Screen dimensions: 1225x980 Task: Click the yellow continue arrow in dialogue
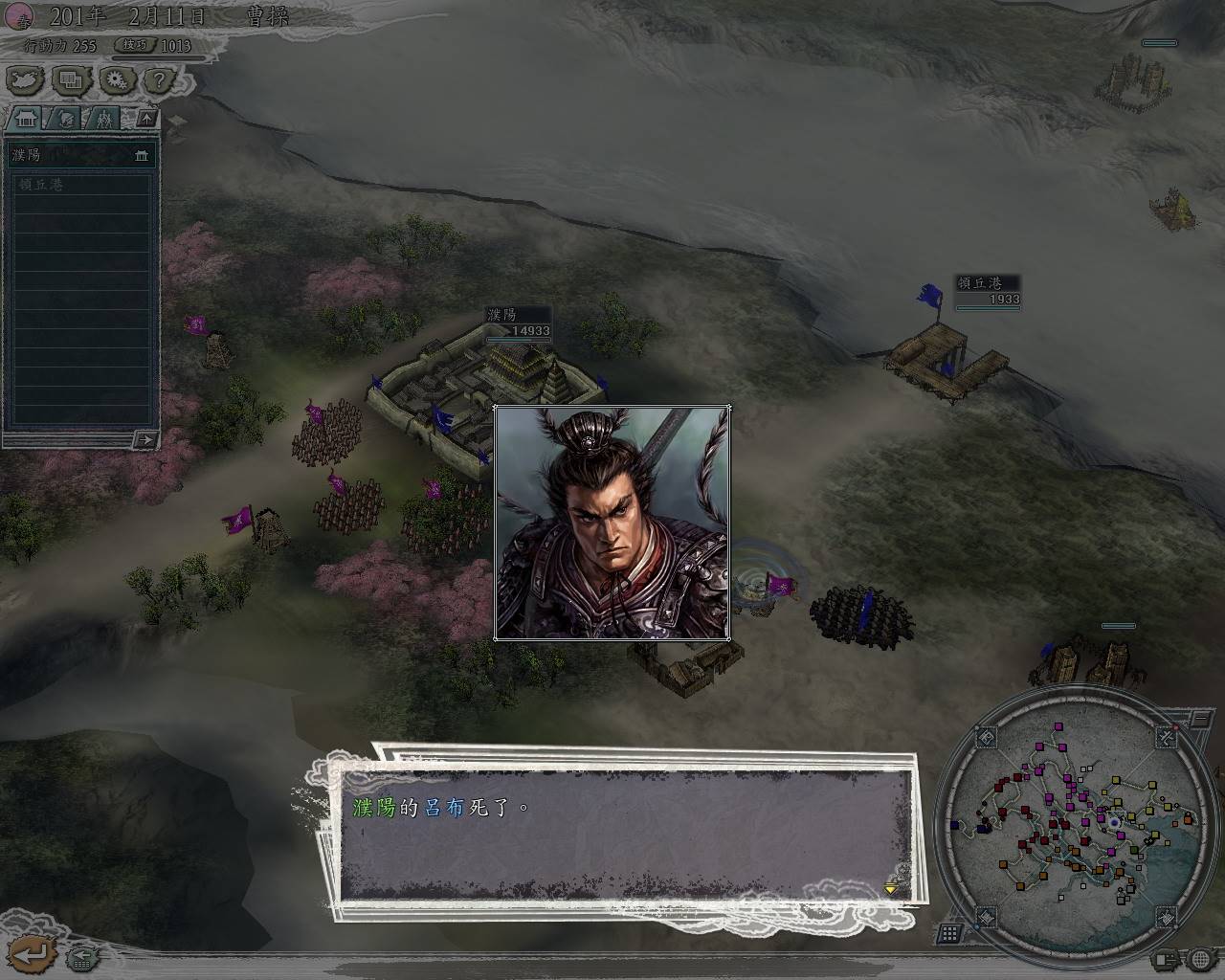[891, 889]
